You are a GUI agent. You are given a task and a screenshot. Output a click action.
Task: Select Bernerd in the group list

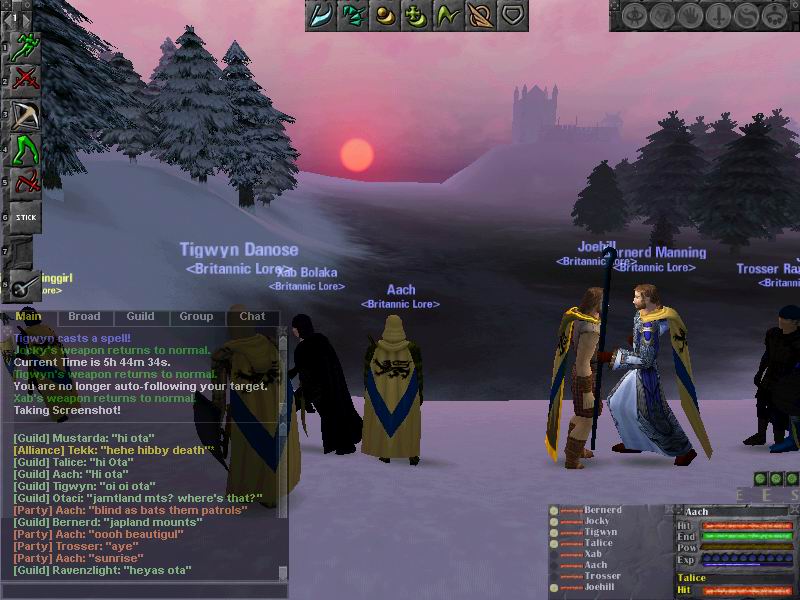point(603,511)
